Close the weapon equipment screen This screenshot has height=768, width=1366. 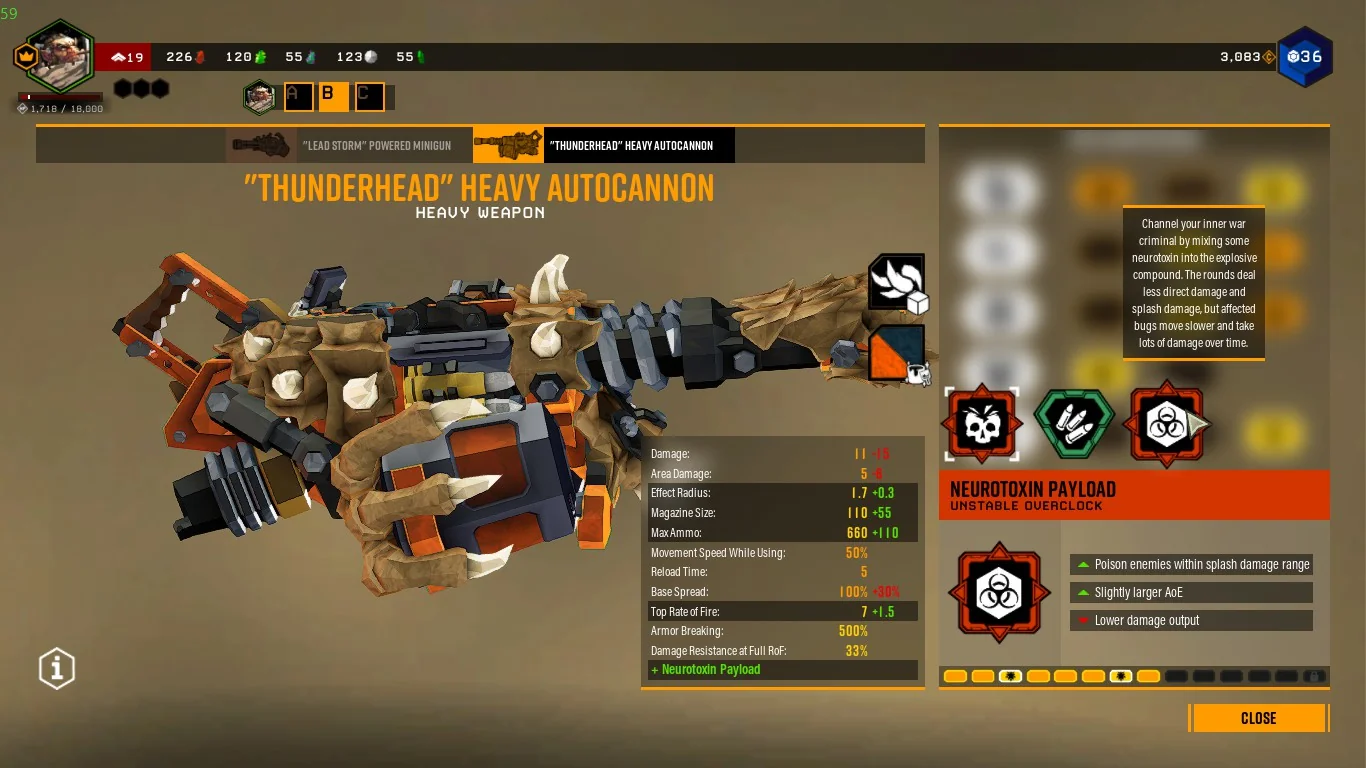(x=1258, y=718)
